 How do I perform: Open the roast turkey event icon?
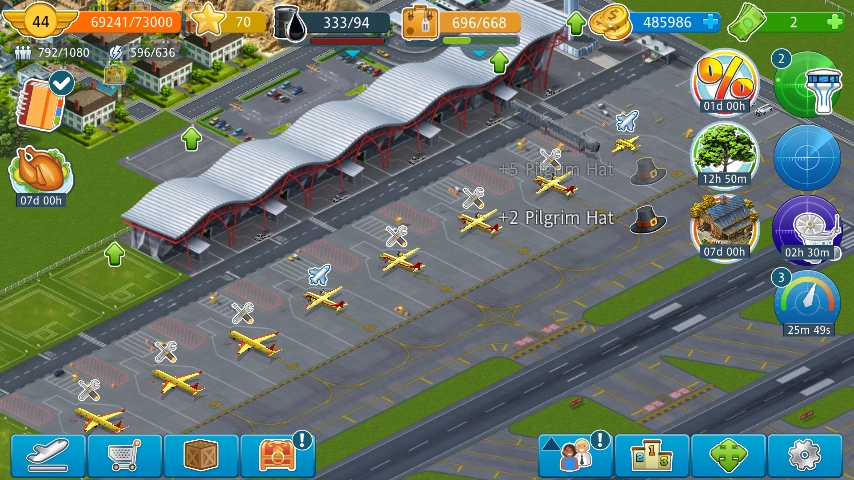click(x=41, y=173)
